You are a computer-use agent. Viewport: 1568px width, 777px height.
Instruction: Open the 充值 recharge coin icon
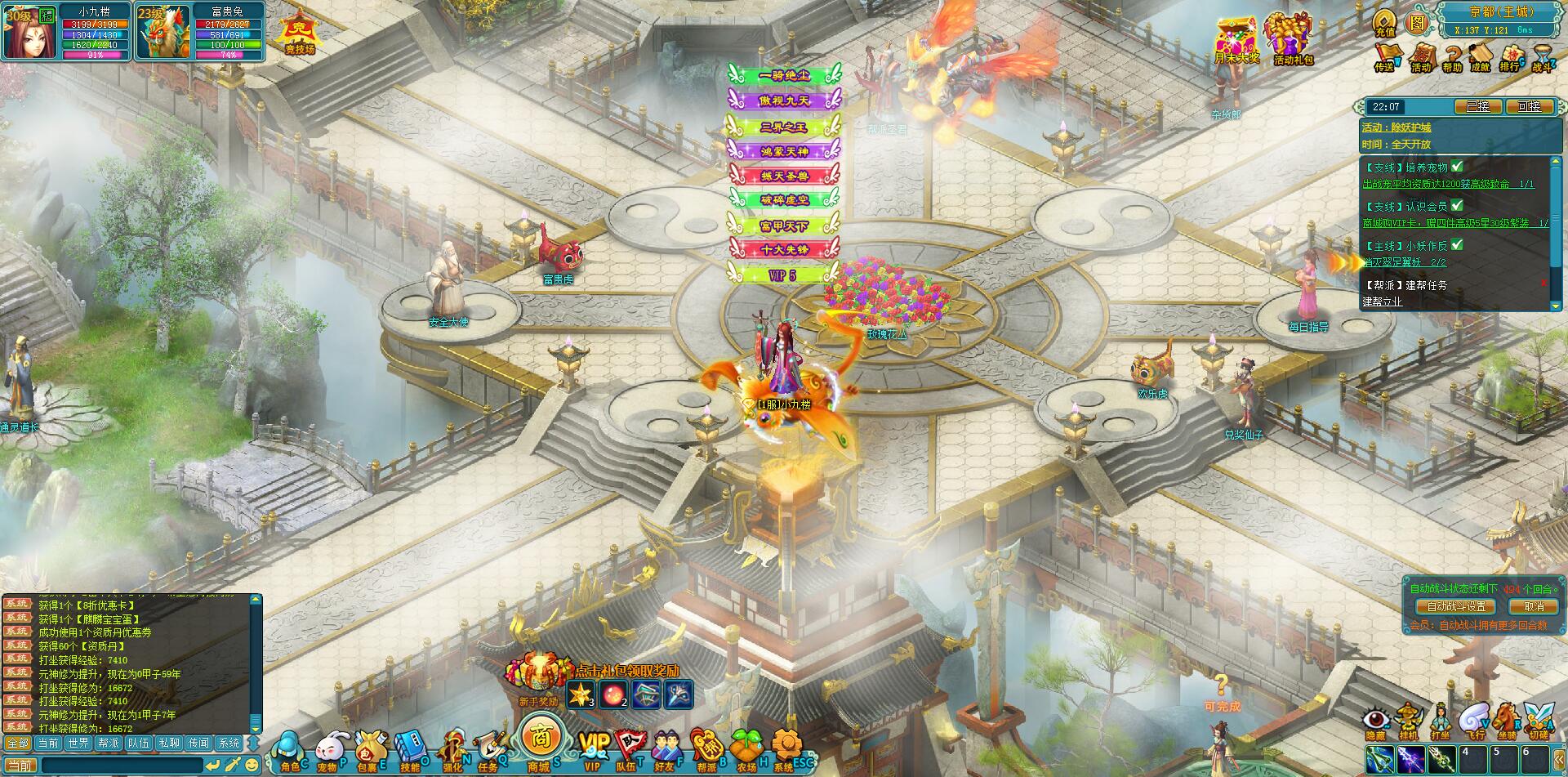pos(1385,22)
